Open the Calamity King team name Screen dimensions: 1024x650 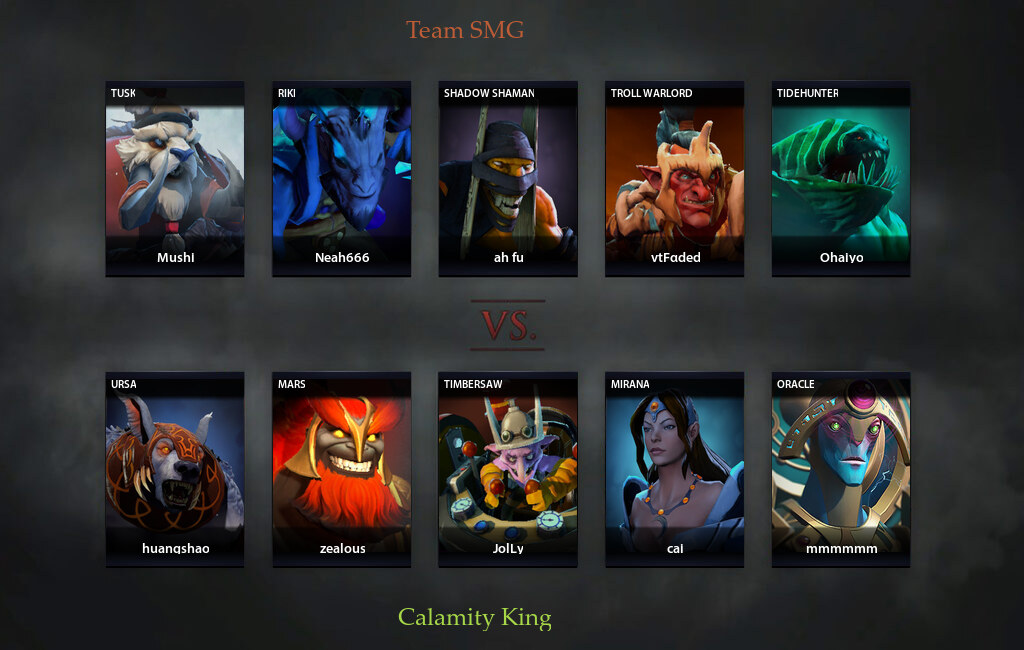475,617
